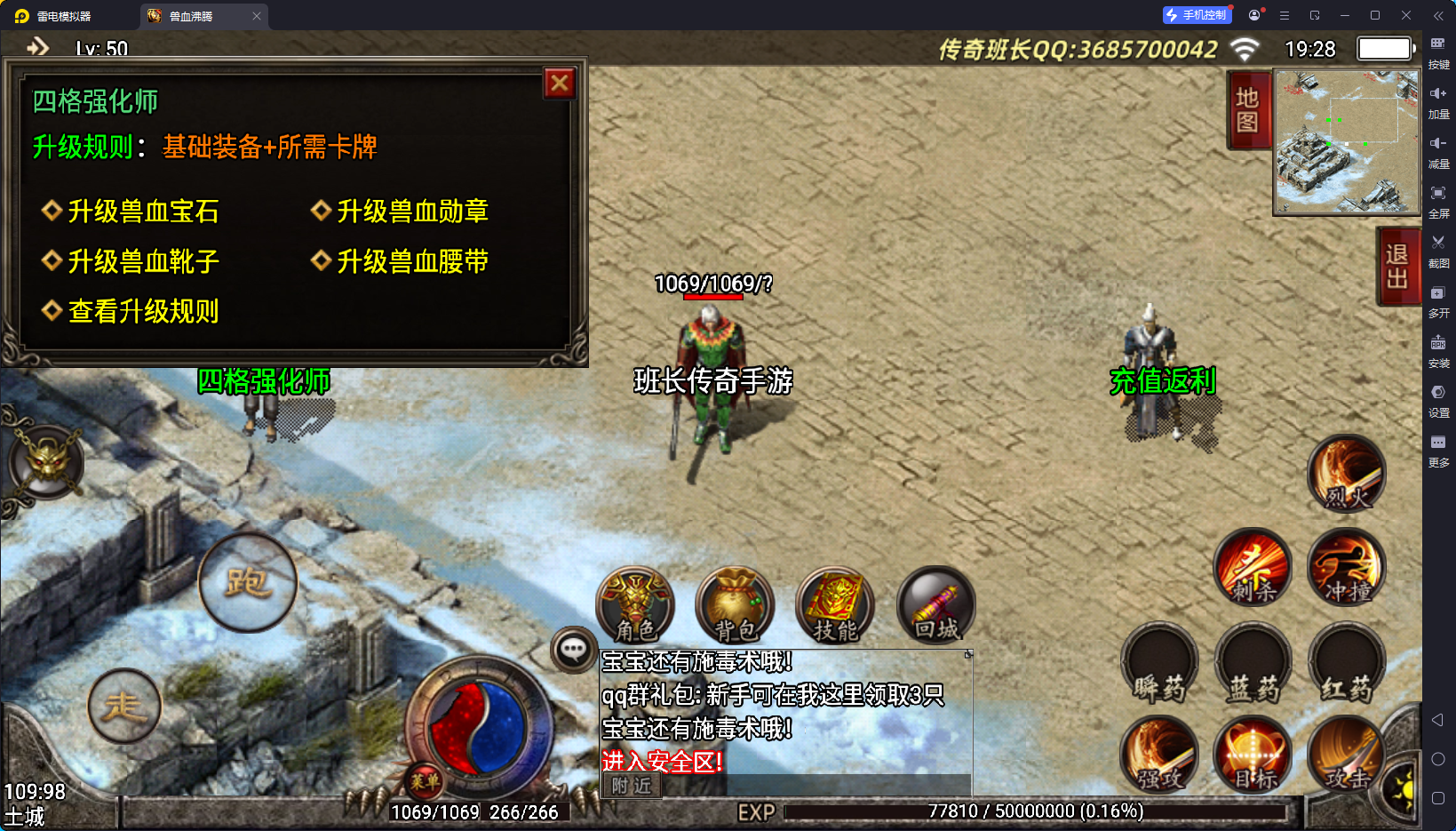Tap the red 退出 exit button
Viewport: 1456px width, 831px height.
(x=1396, y=267)
